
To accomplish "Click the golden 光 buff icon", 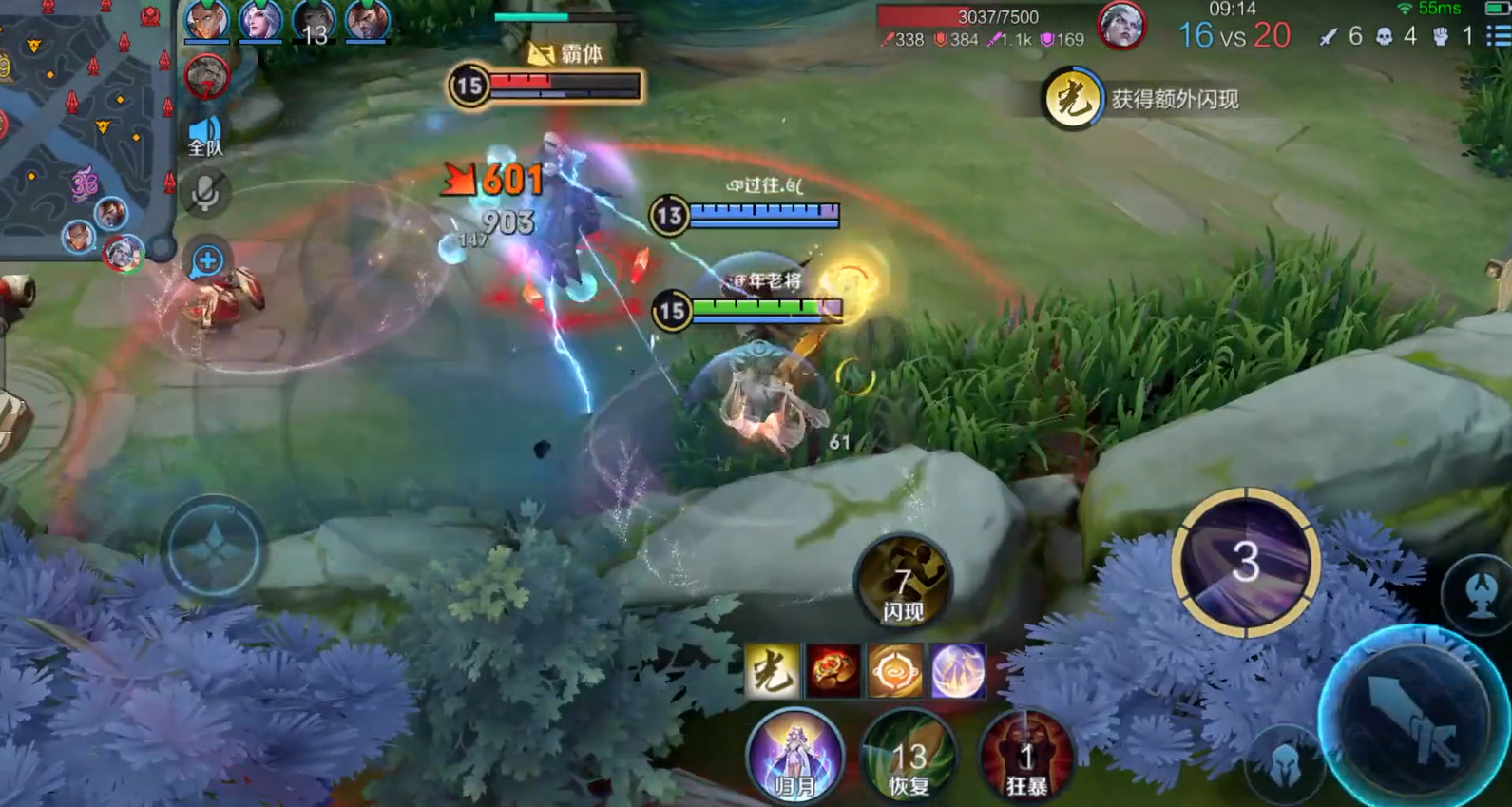I will point(771,671).
